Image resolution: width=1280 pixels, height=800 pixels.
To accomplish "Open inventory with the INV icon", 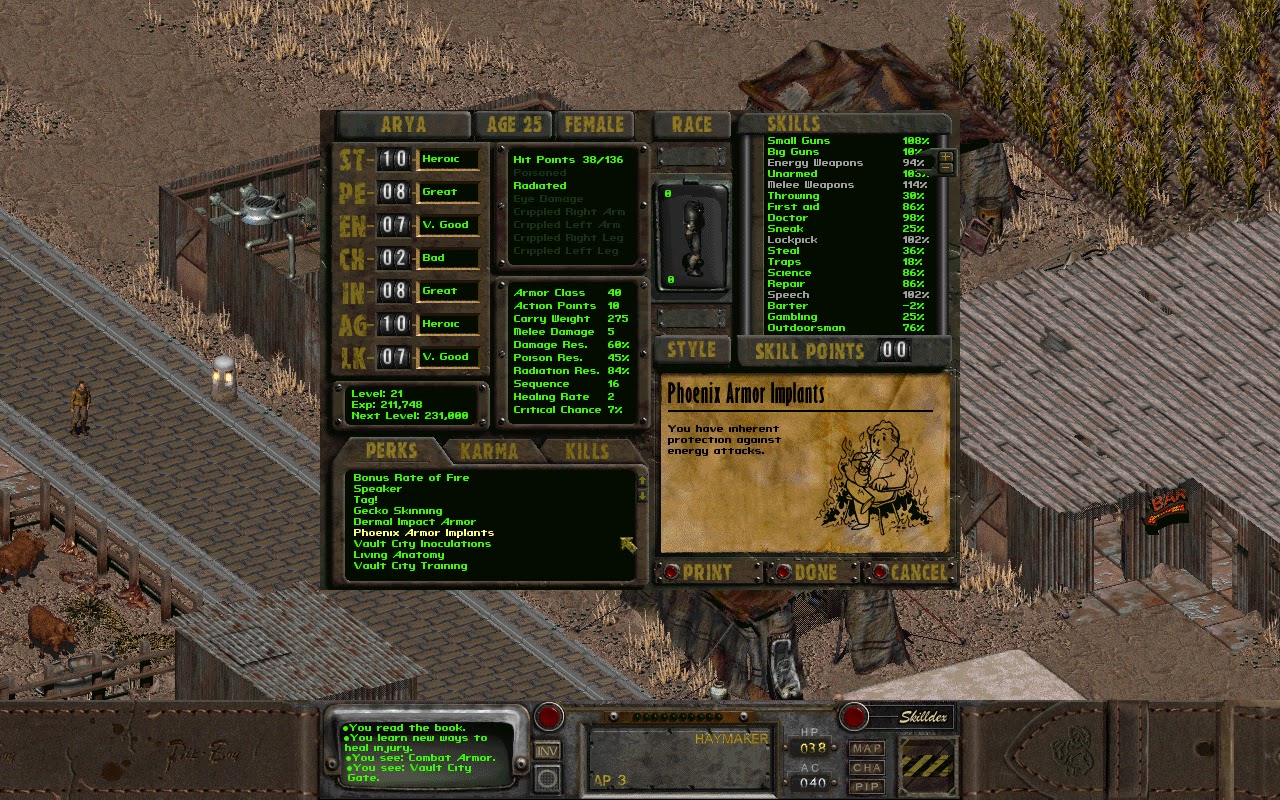I will 547,749.
